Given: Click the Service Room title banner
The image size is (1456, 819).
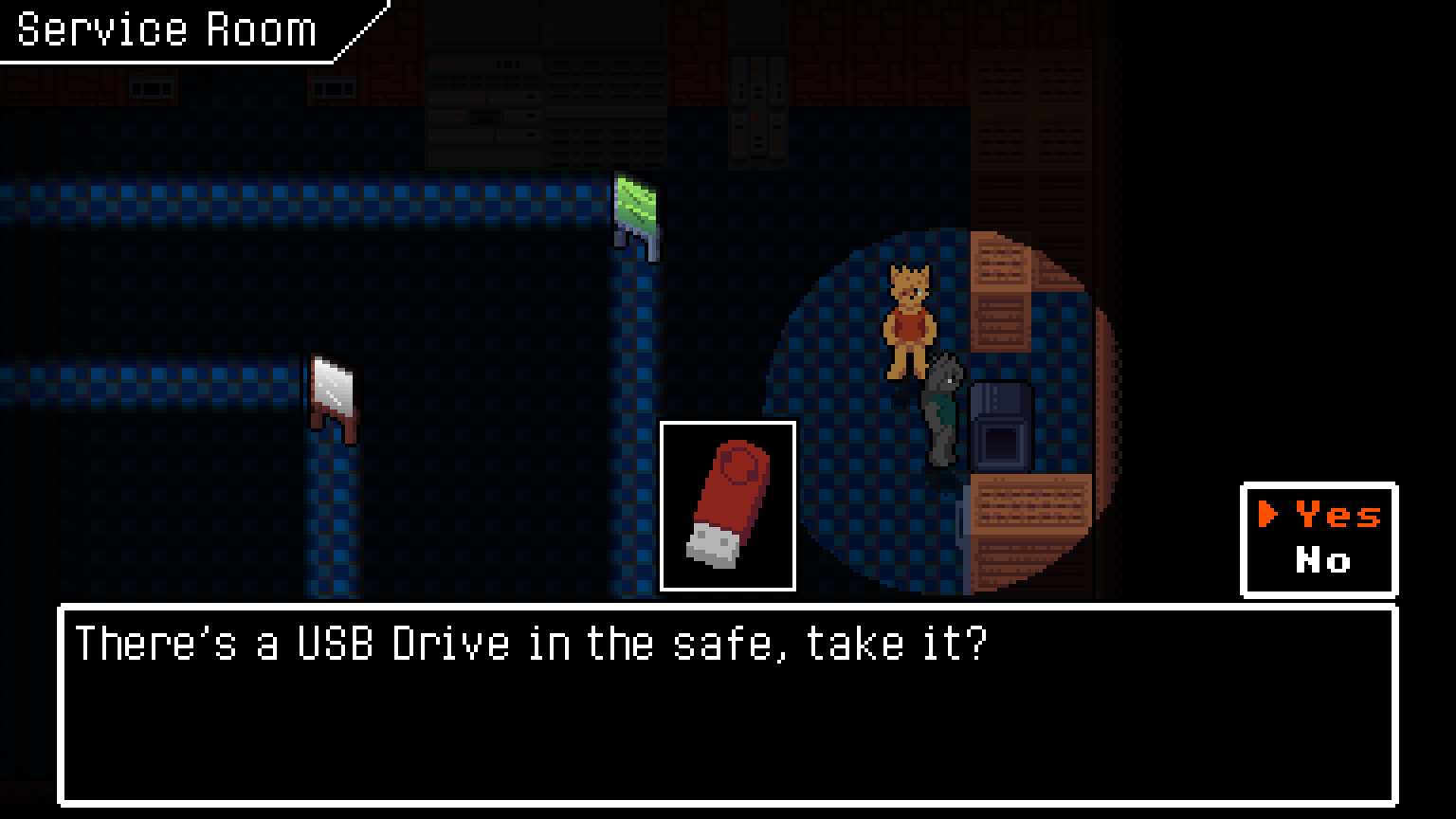Looking at the screenshot, I should [x=166, y=28].
